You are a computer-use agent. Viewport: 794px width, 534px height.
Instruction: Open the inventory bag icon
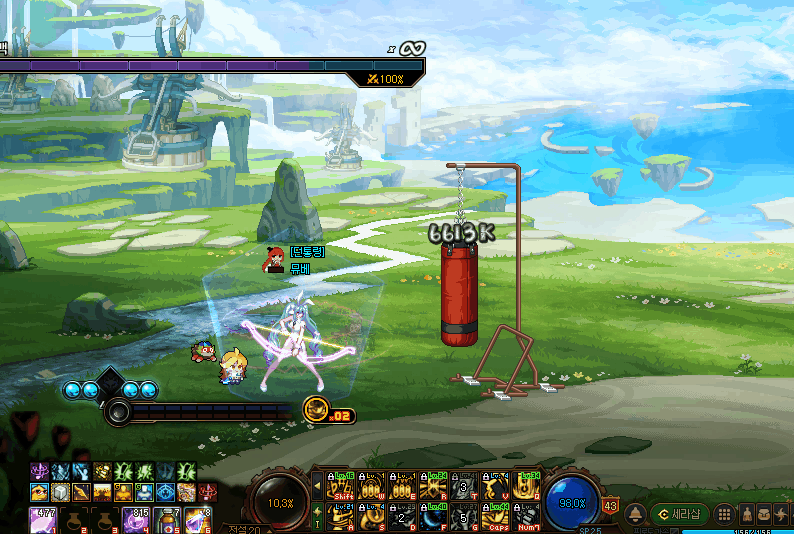coord(765,514)
